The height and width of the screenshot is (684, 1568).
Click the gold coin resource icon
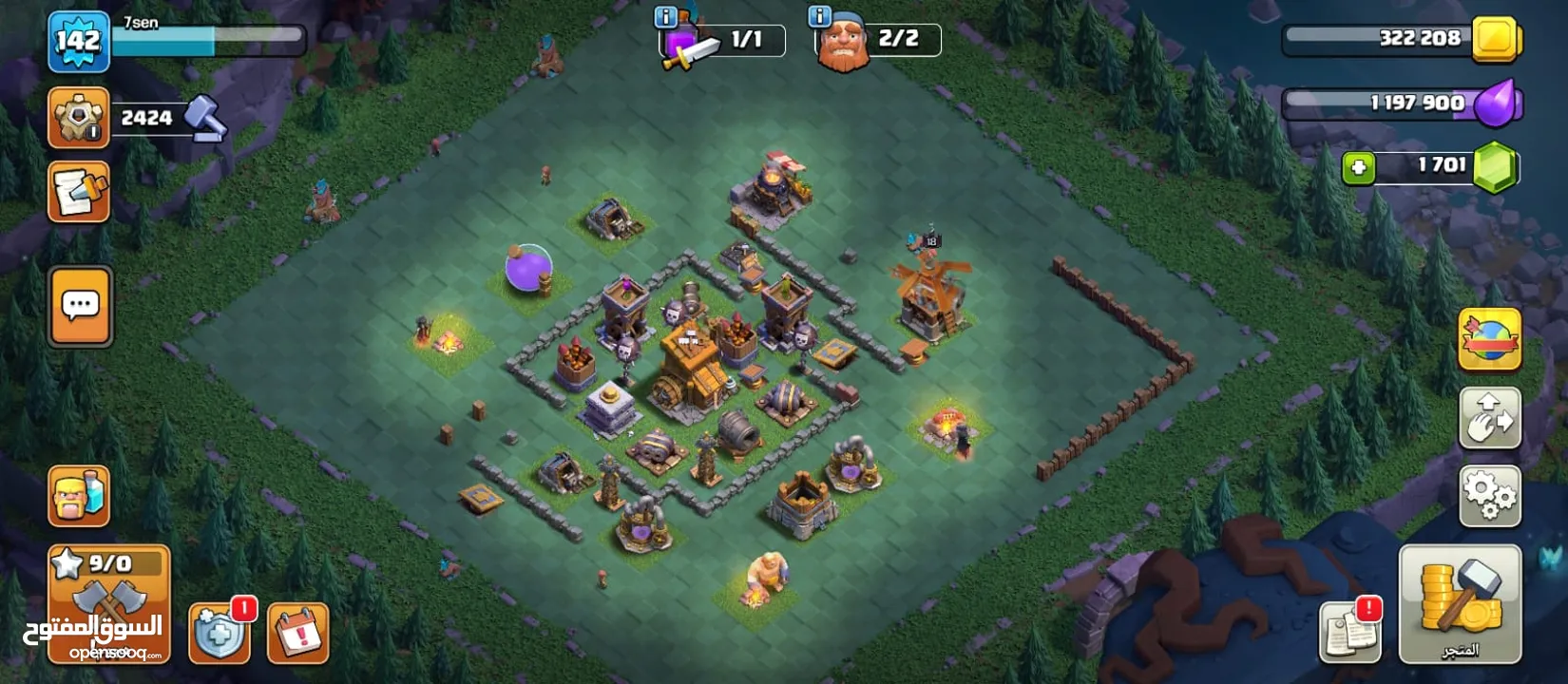coord(1495,40)
